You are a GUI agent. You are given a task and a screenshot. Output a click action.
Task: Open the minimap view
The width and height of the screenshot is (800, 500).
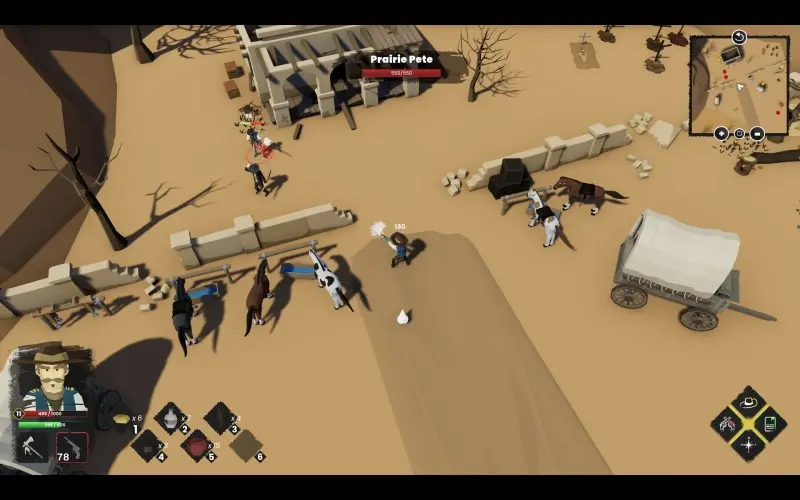click(x=738, y=85)
